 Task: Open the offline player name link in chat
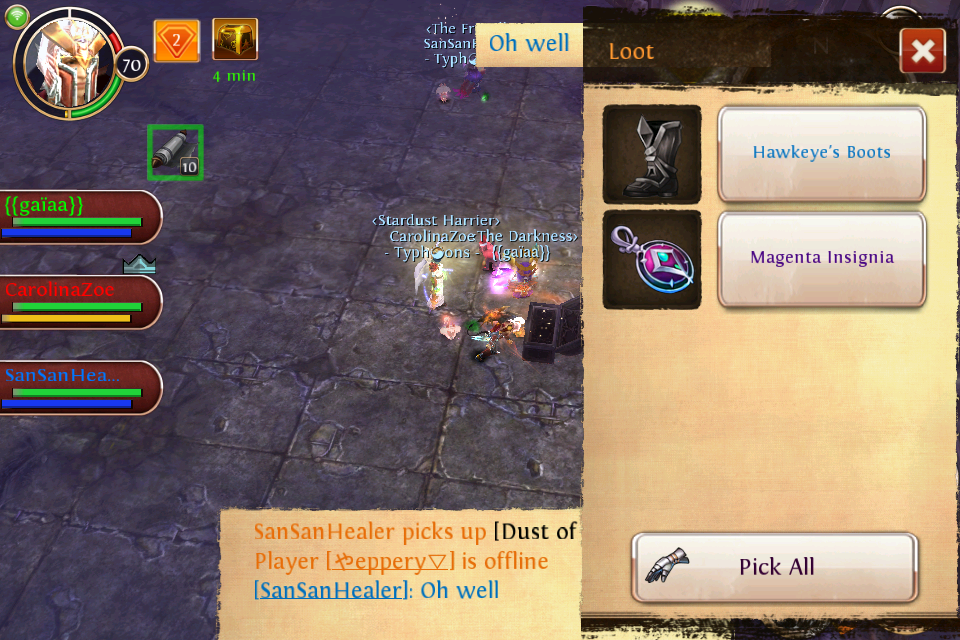(x=391, y=561)
